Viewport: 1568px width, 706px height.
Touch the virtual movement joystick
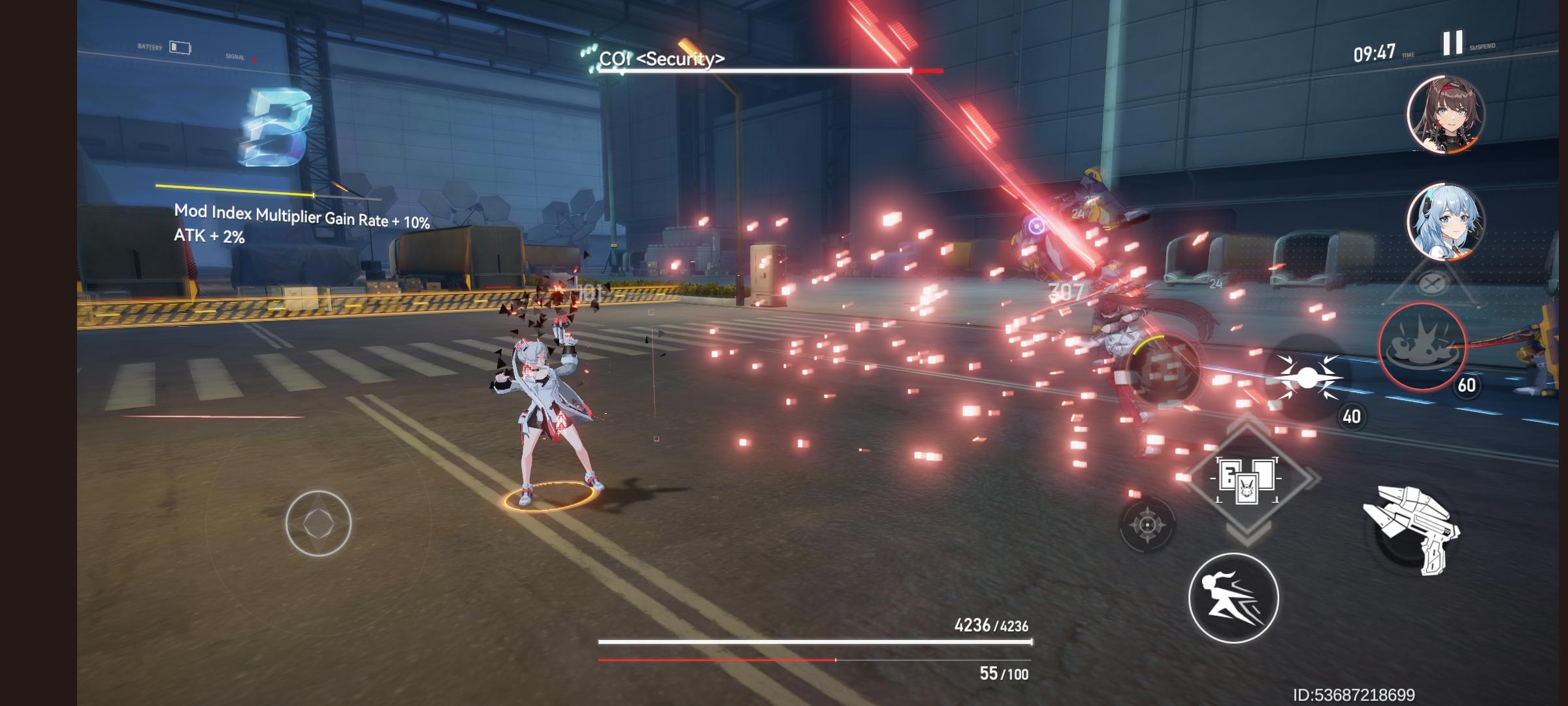(318, 523)
